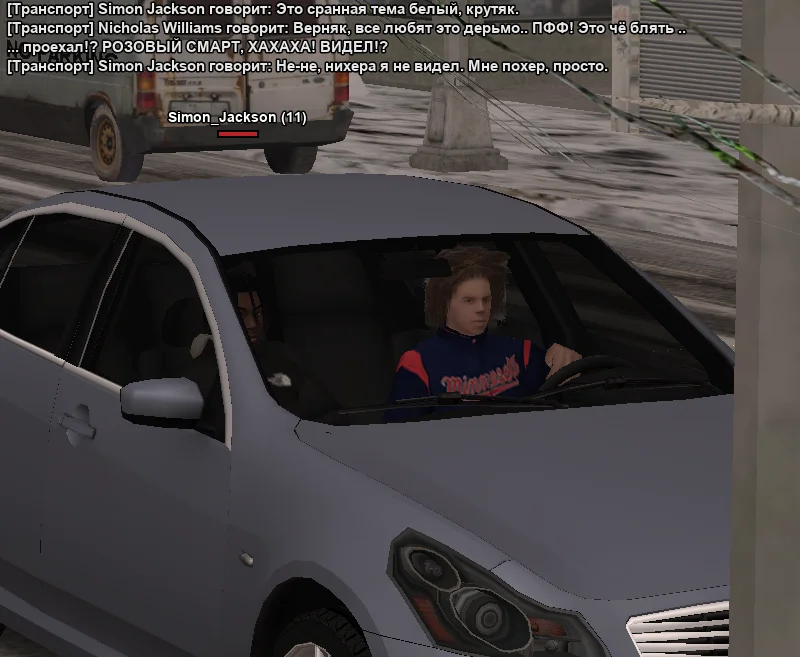Select Nicholas Williams' chat message
The image size is (800, 657).
coord(345,29)
